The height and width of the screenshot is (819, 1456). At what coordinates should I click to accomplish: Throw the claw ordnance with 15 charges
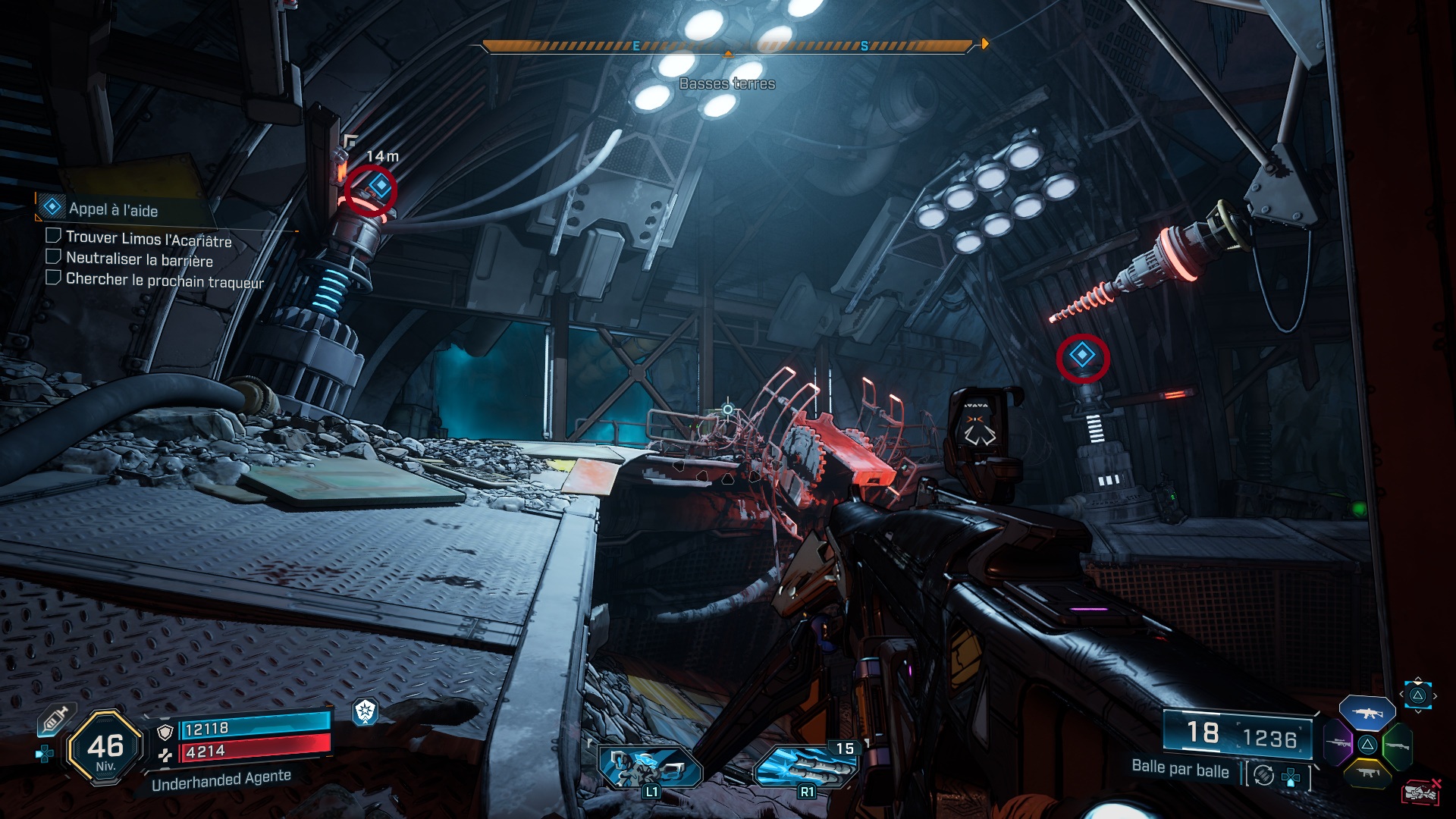click(805, 767)
